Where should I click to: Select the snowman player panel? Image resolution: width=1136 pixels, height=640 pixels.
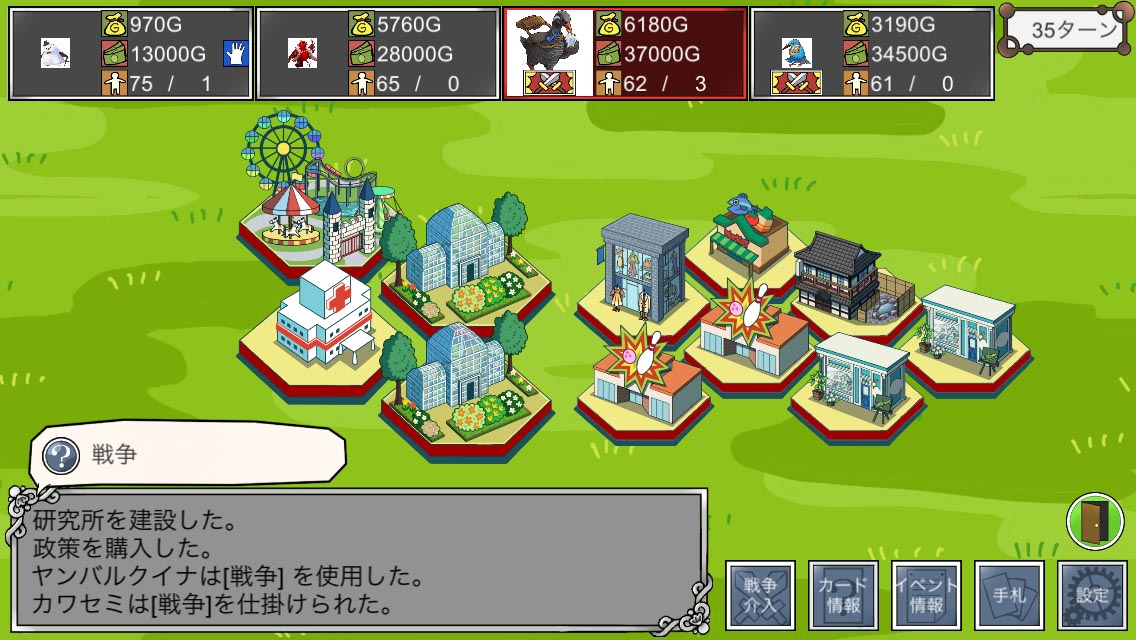click(130, 53)
